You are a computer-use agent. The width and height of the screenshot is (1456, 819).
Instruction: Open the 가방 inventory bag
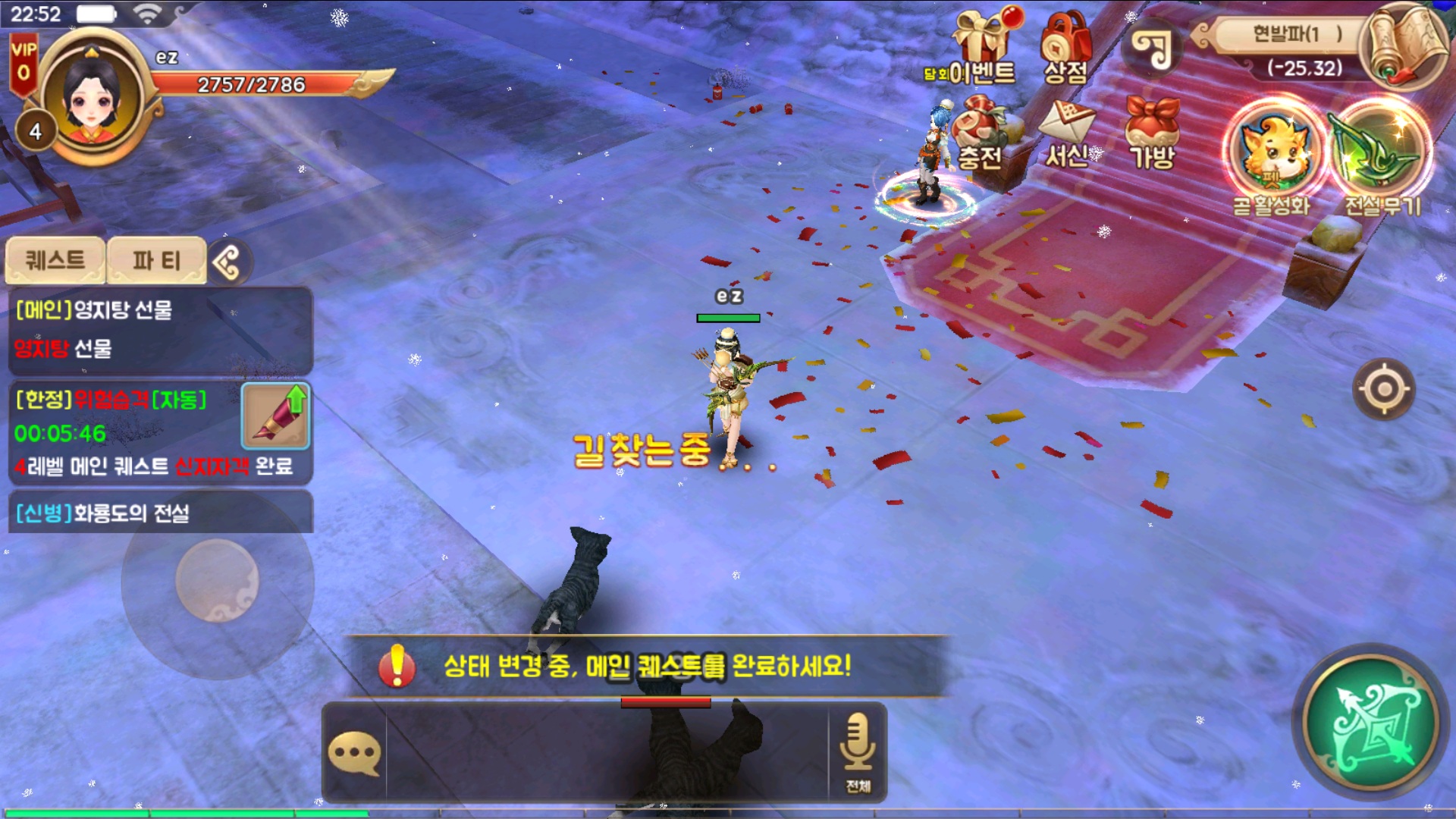[x=1153, y=133]
